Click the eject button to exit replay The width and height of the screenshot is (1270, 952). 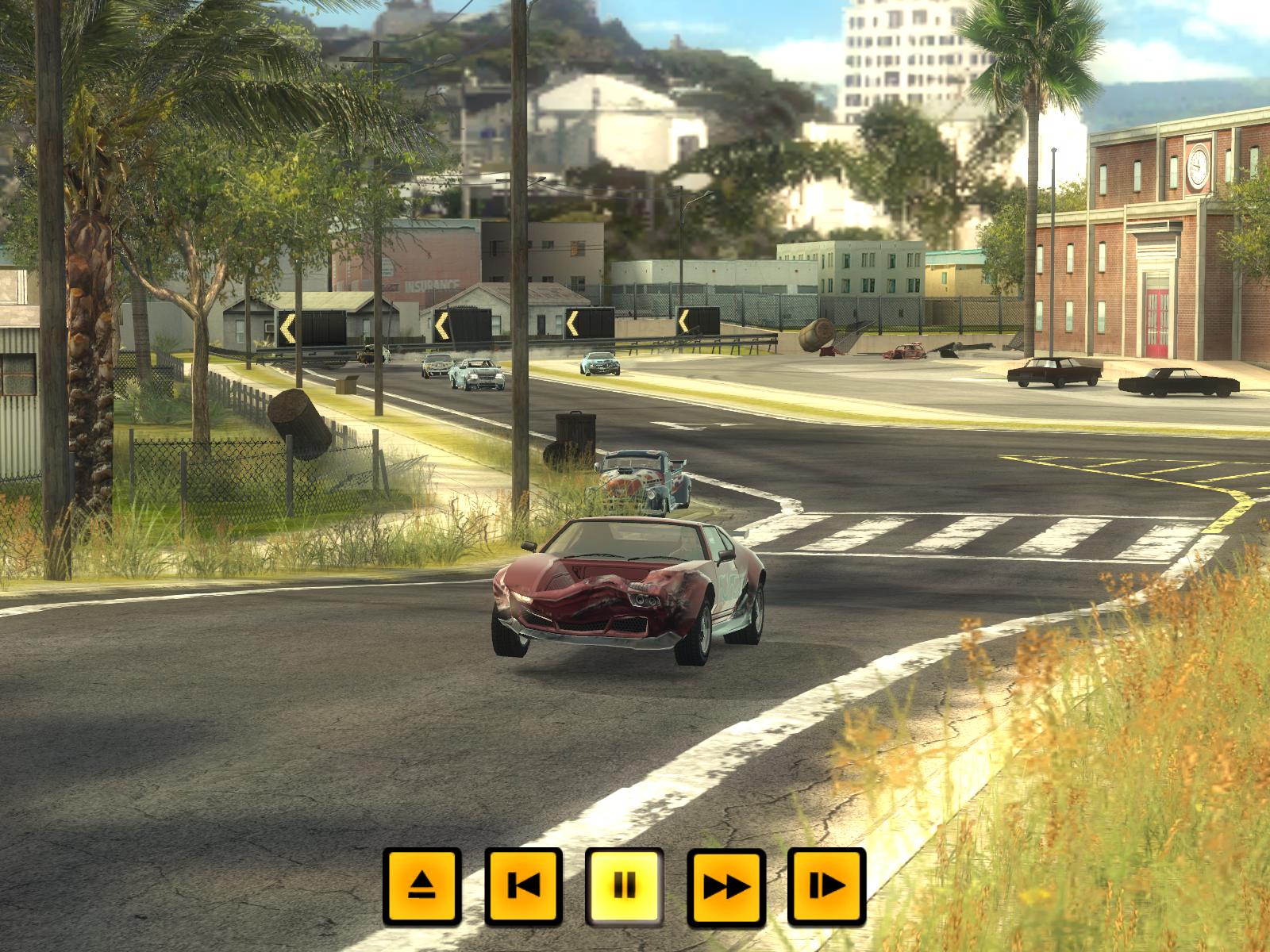click(x=421, y=887)
